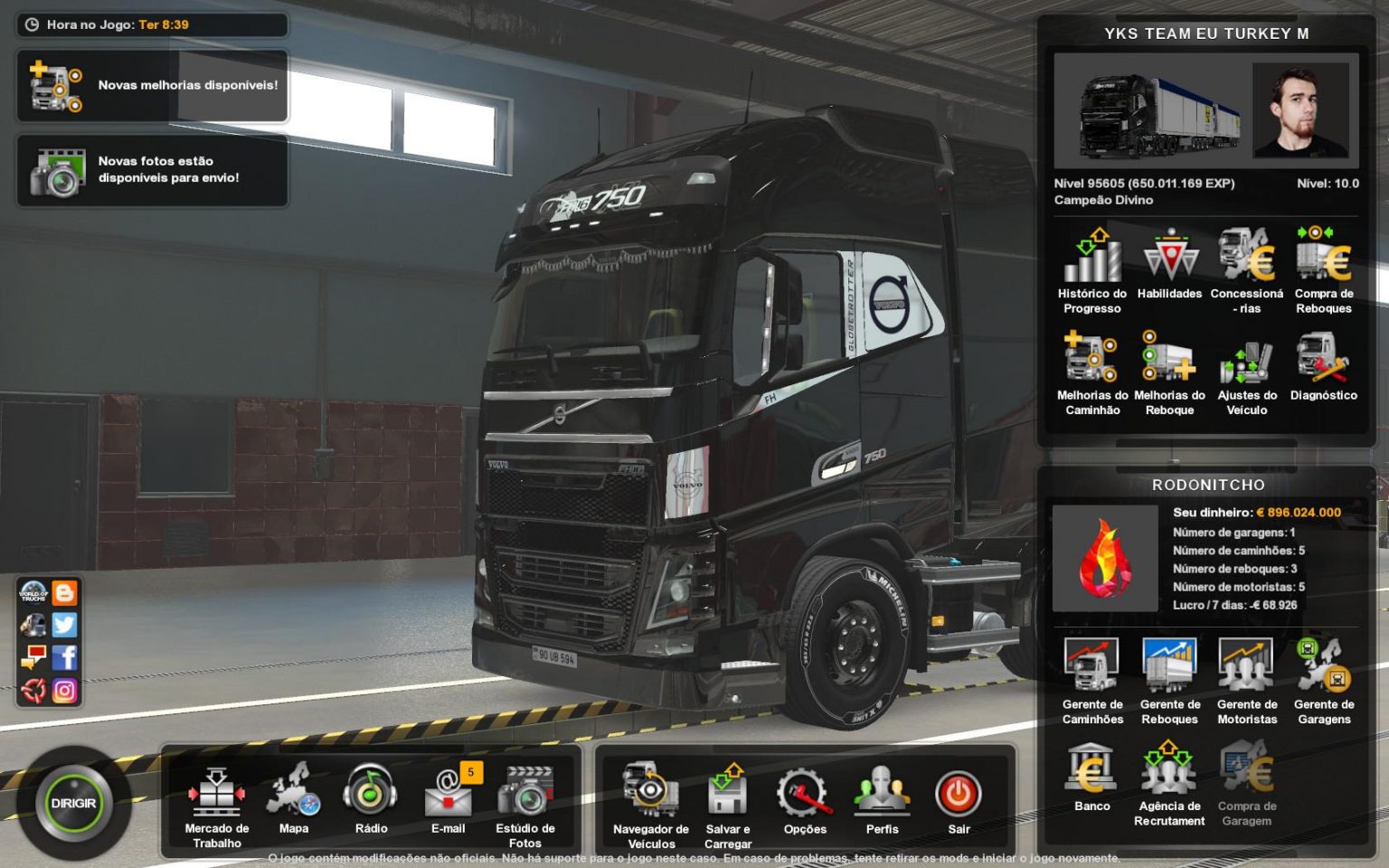Screen dimensions: 1389x868
Task: Turn on the Rádio
Action: [x=371, y=794]
